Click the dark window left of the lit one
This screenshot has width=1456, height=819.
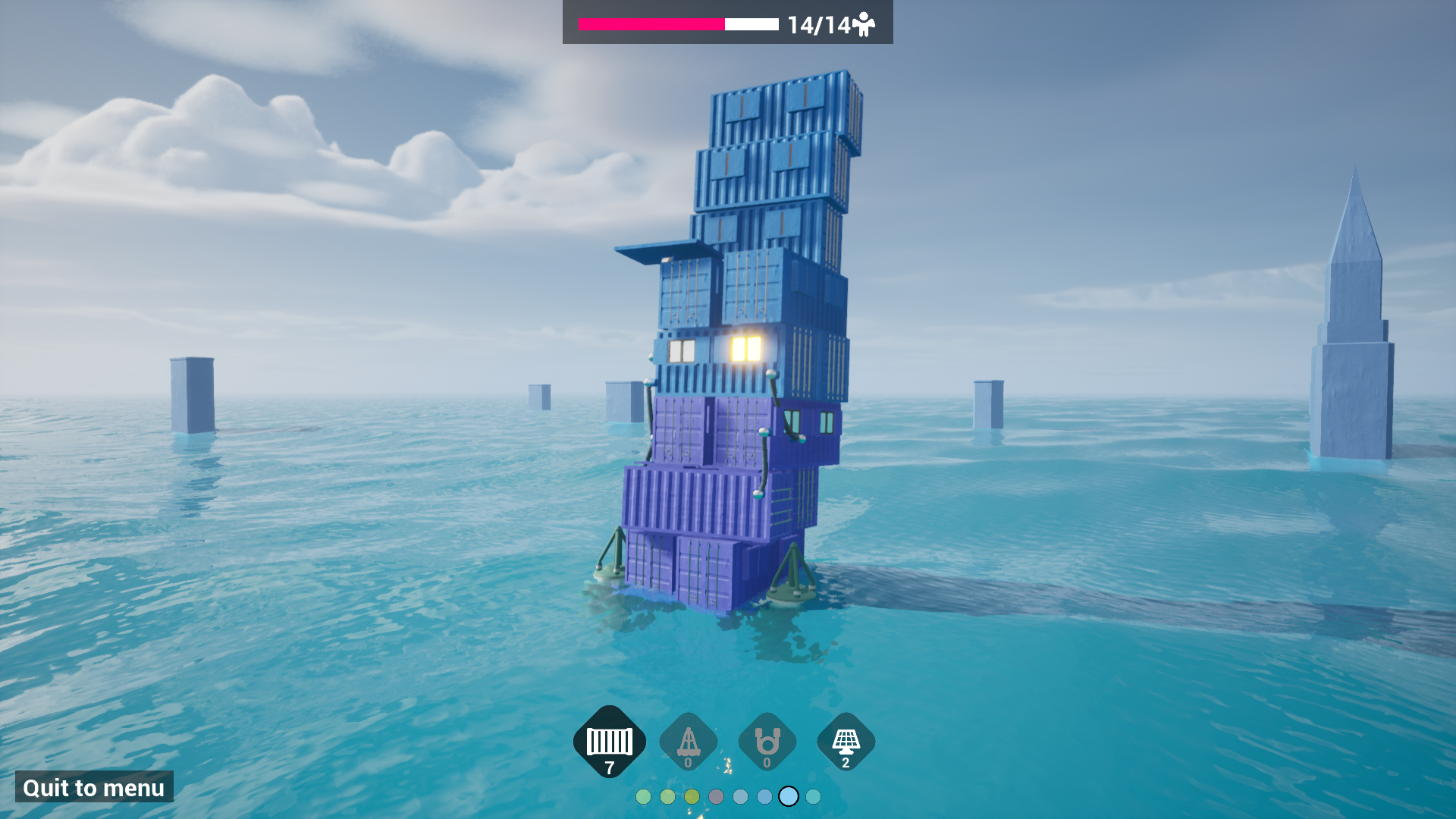click(x=682, y=350)
